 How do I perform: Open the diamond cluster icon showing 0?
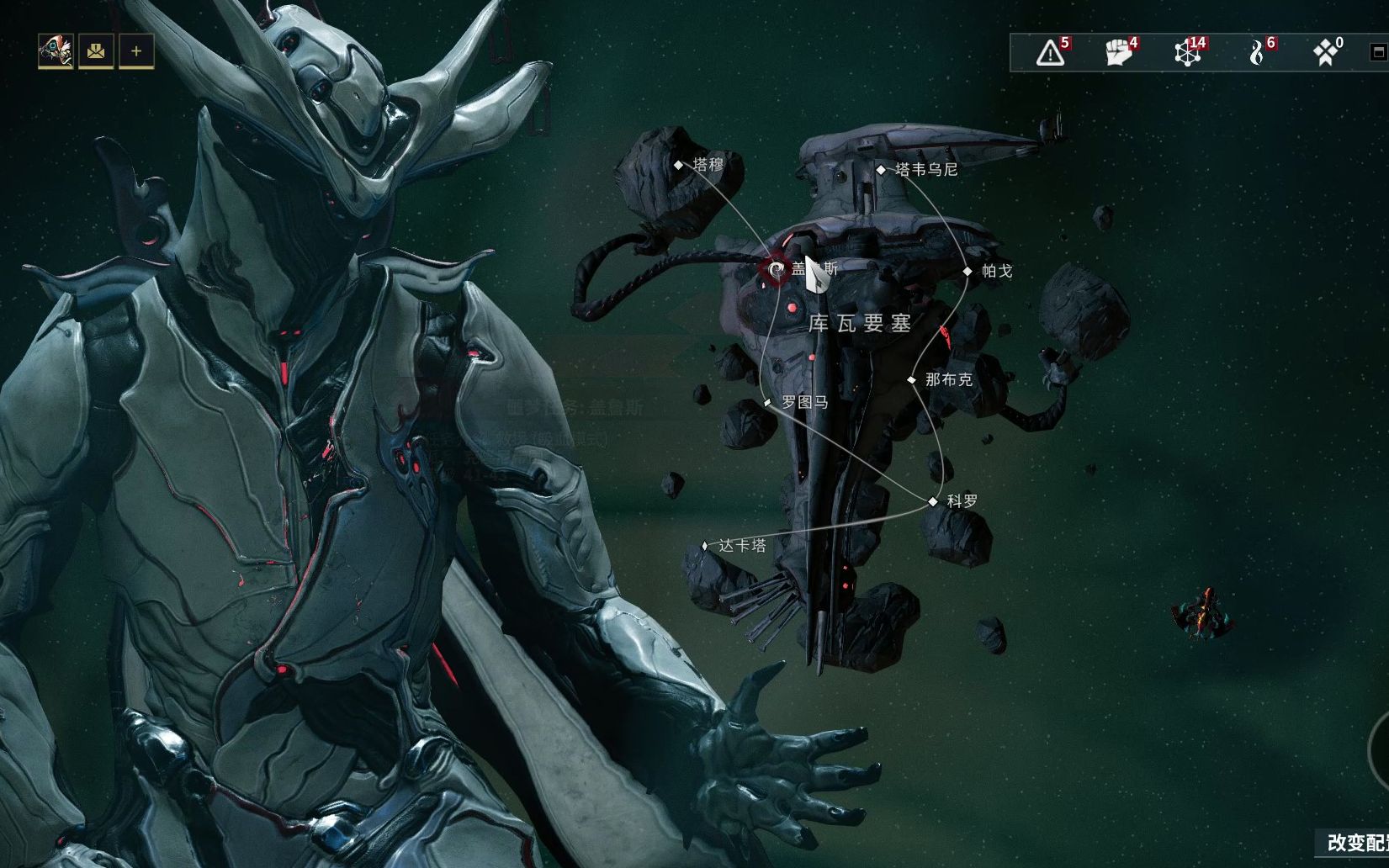[x=1326, y=52]
